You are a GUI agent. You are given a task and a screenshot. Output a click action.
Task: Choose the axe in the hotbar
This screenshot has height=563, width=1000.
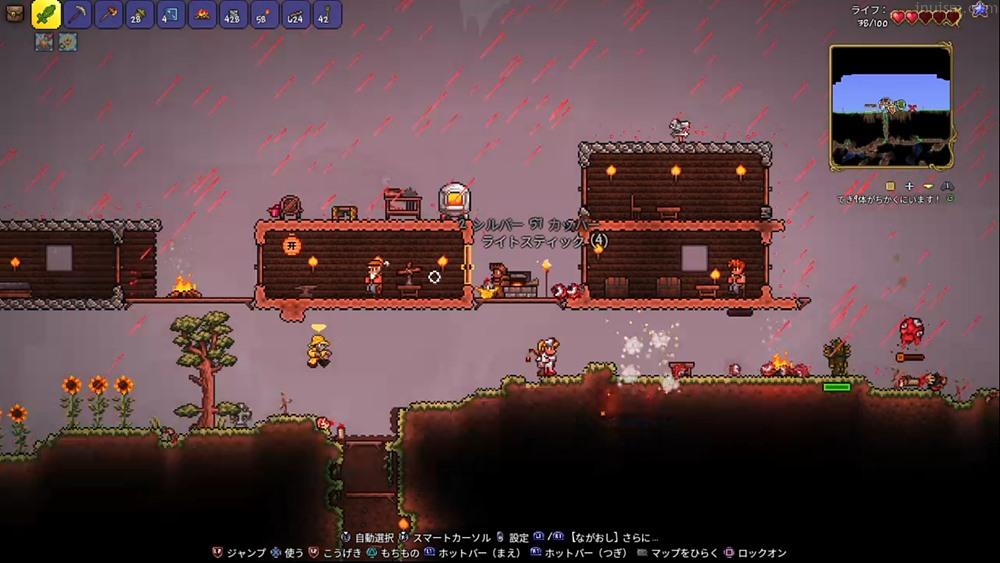tap(109, 15)
